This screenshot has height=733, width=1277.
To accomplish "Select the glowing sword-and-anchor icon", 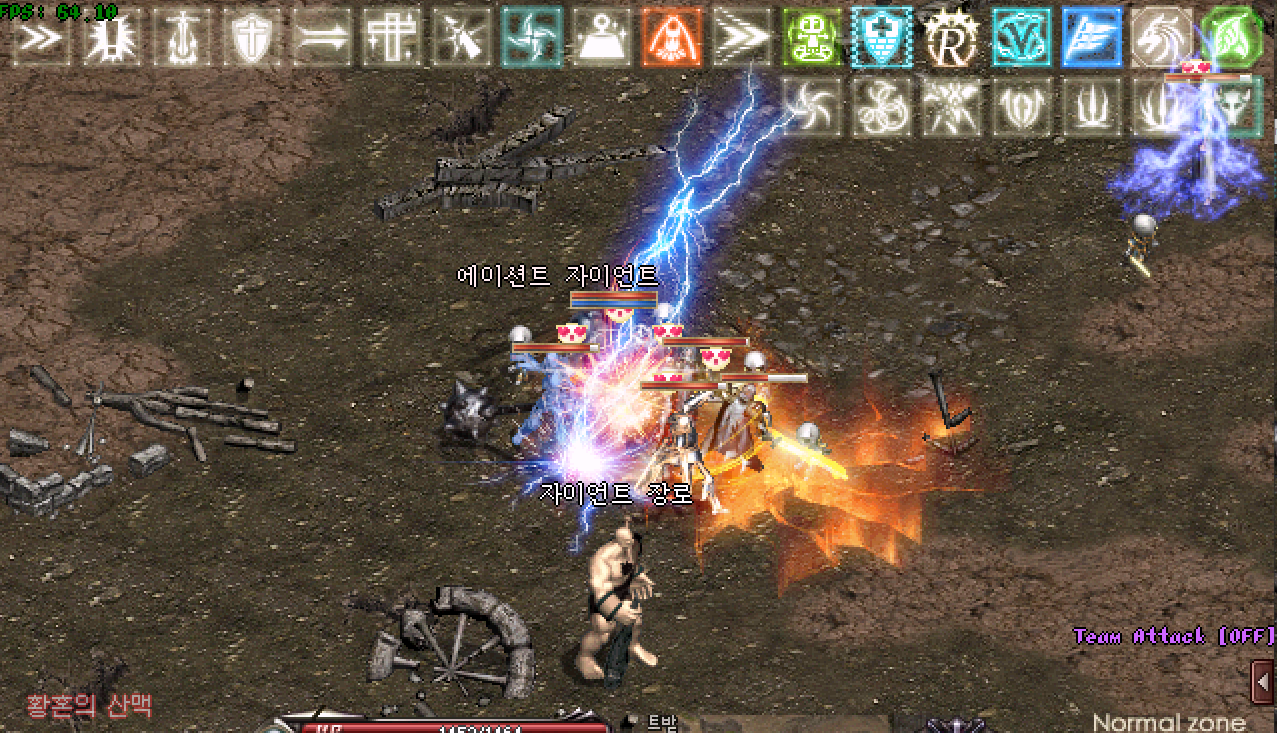I will 182,37.
